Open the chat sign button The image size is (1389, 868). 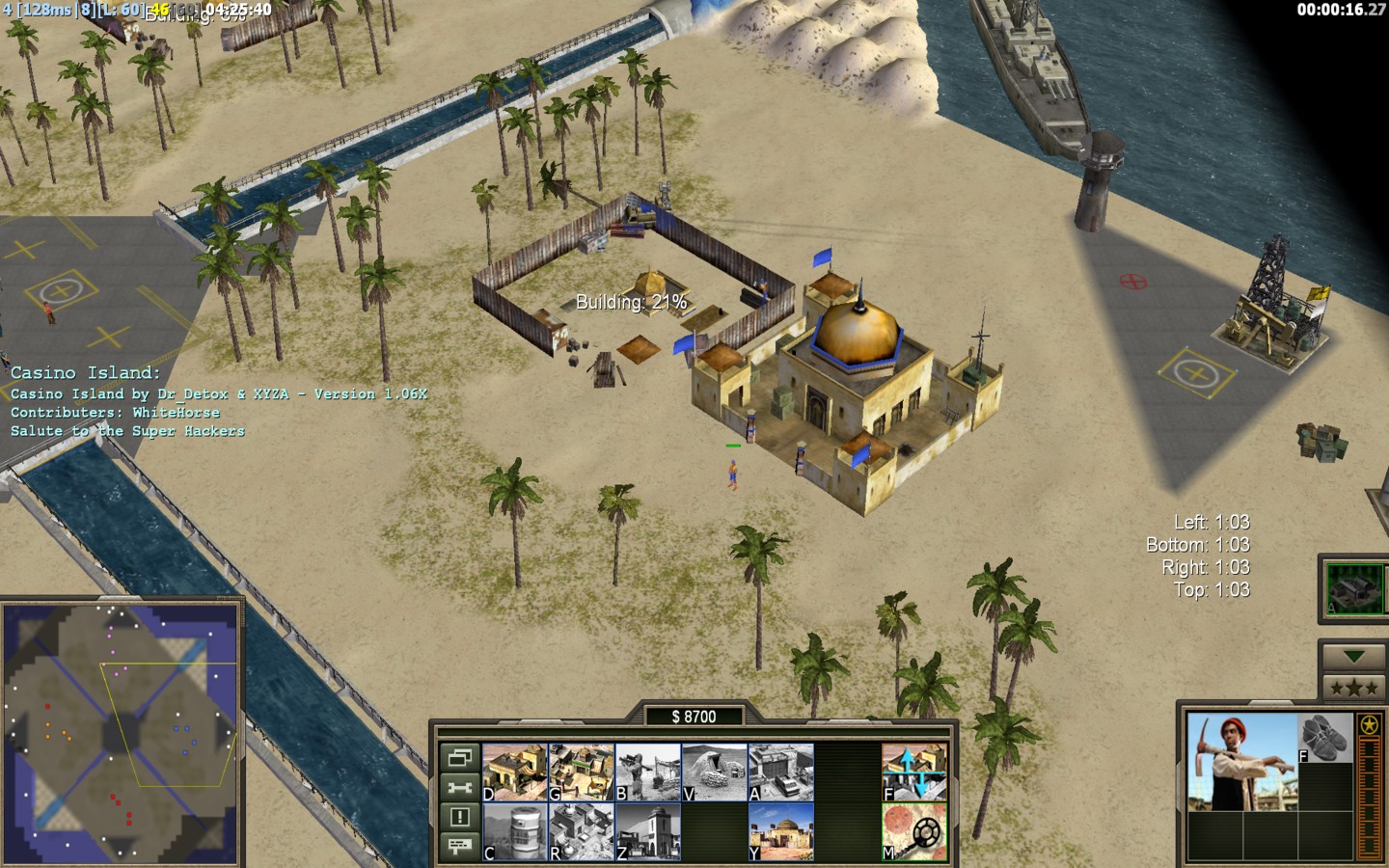click(459, 846)
